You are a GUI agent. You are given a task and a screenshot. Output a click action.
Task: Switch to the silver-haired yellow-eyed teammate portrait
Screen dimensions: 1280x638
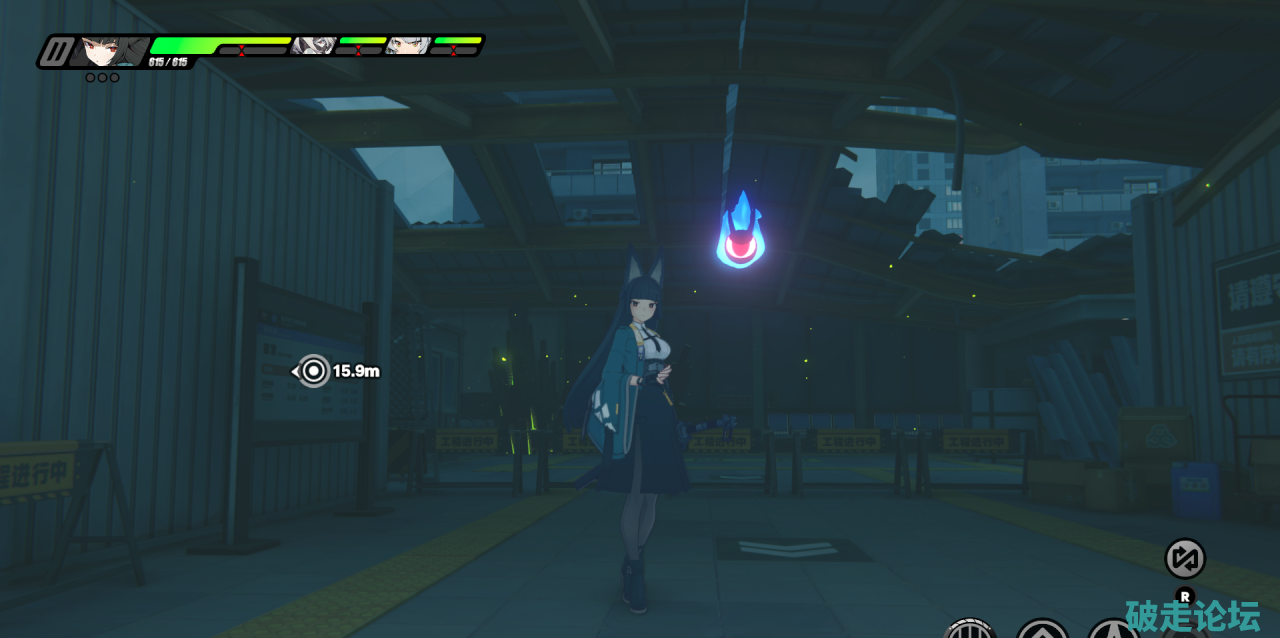(407, 44)
